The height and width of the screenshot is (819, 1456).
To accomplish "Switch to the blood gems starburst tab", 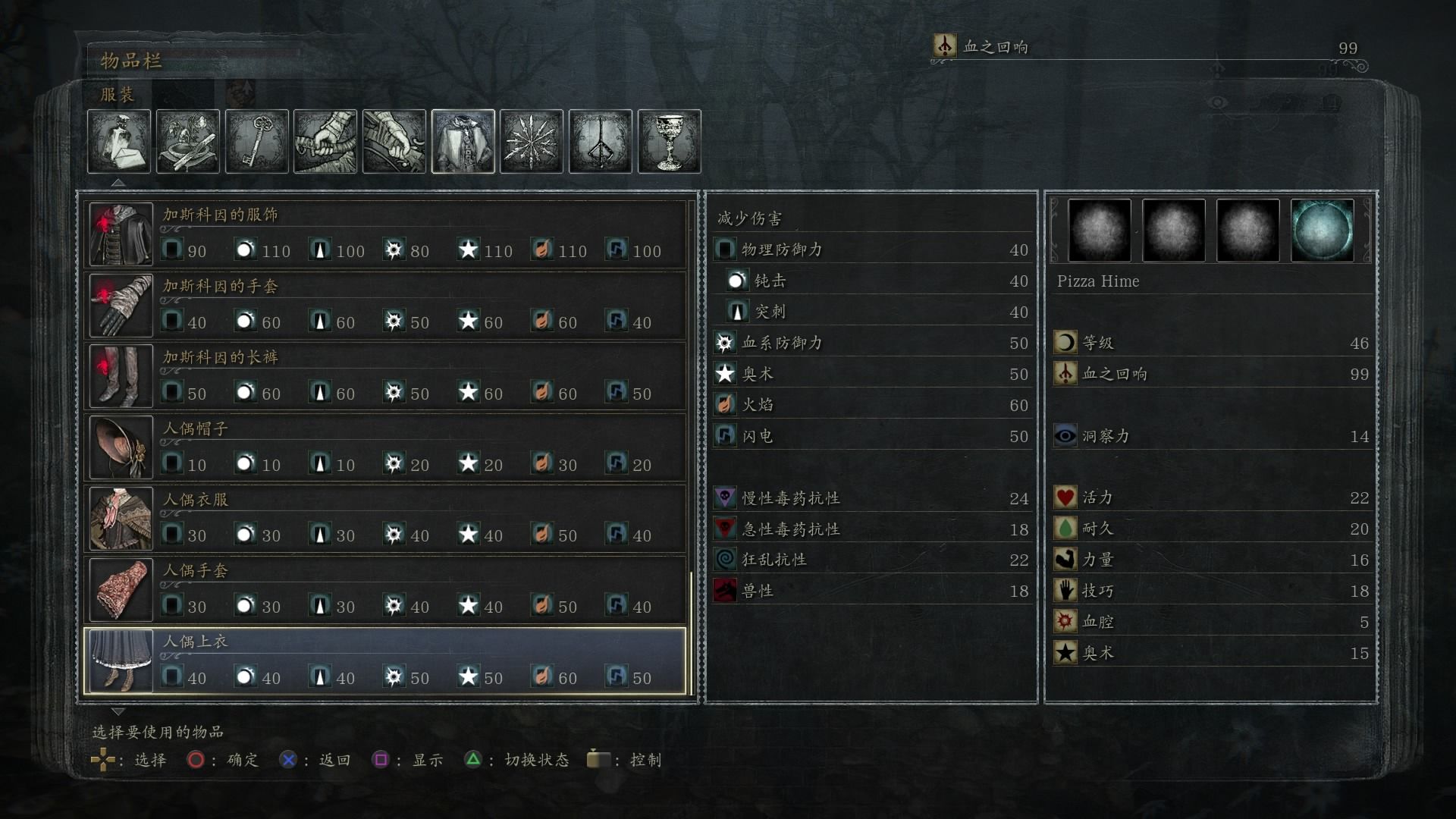I will tap(532, 142).
